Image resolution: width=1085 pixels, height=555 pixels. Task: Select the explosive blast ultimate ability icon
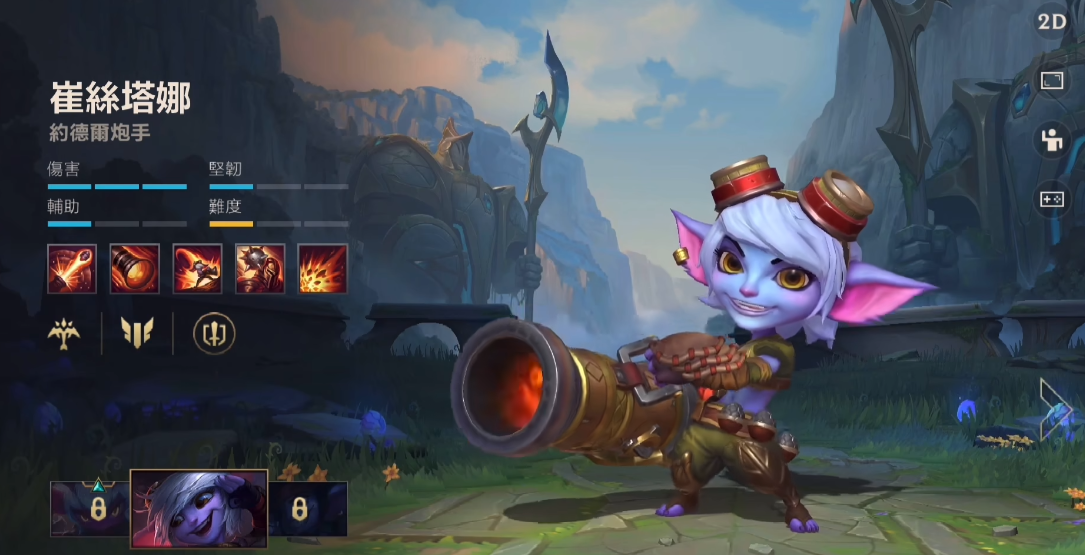point(323,269)
